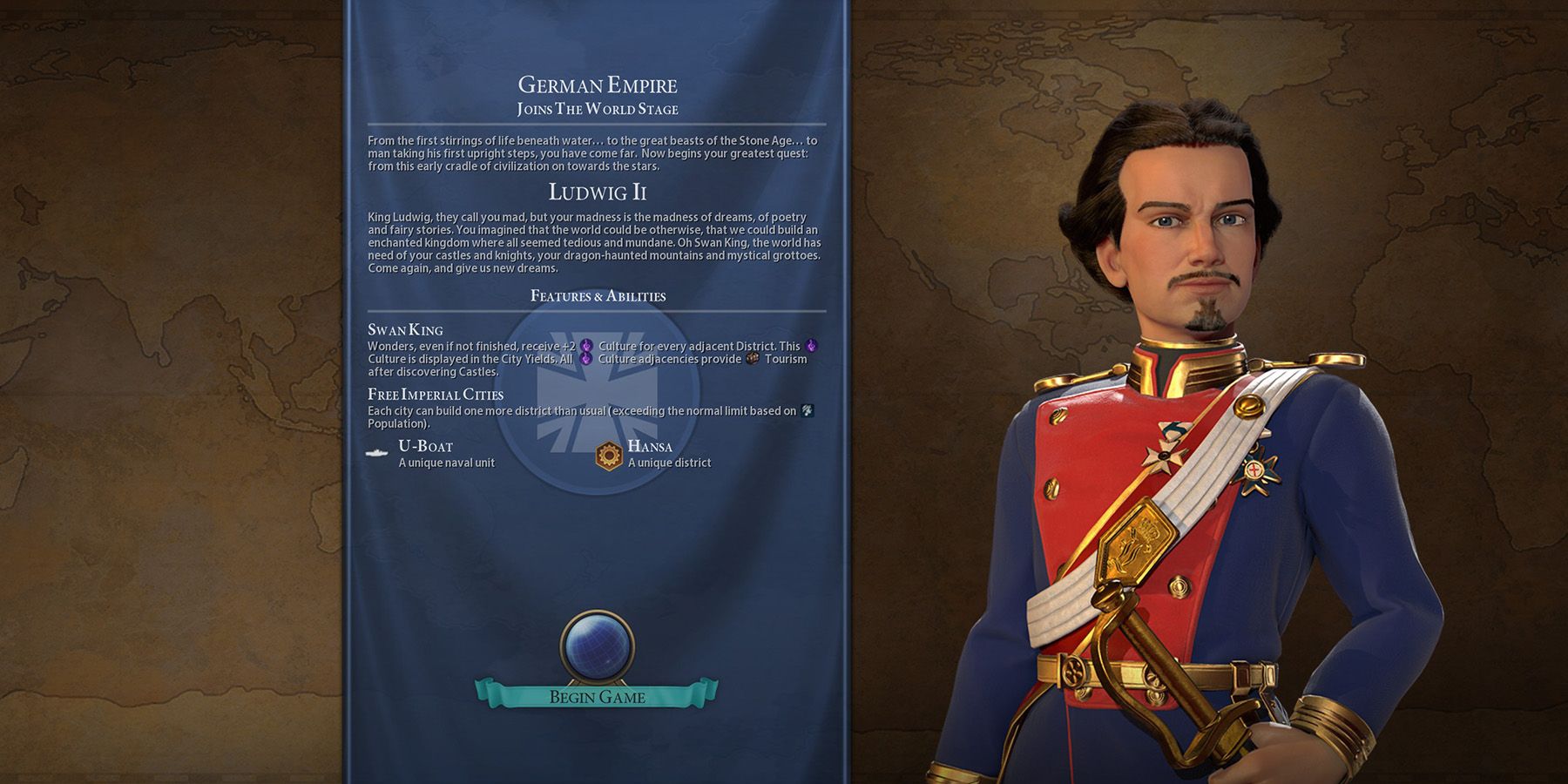The height and width of the screenshot is (784, 1568).
Task: Click the Tourism icon in Swan King description
Action: point(752,360)
